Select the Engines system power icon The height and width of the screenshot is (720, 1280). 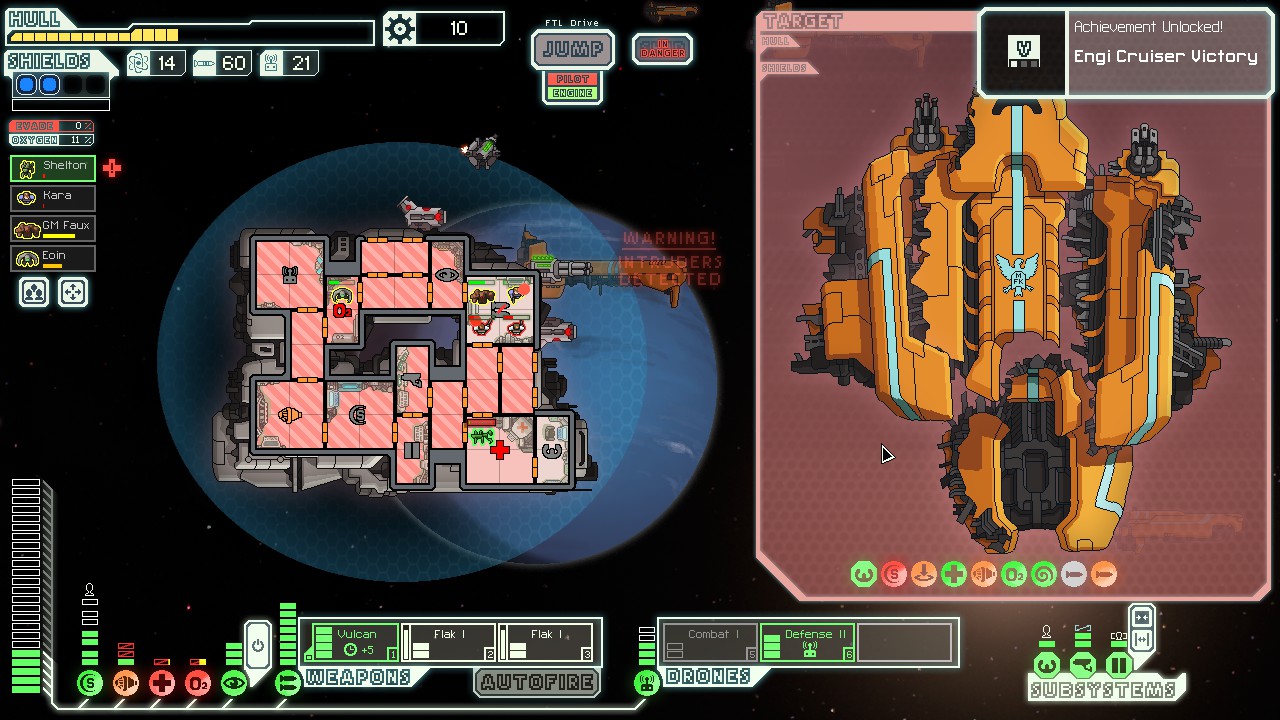pos(125,682)
